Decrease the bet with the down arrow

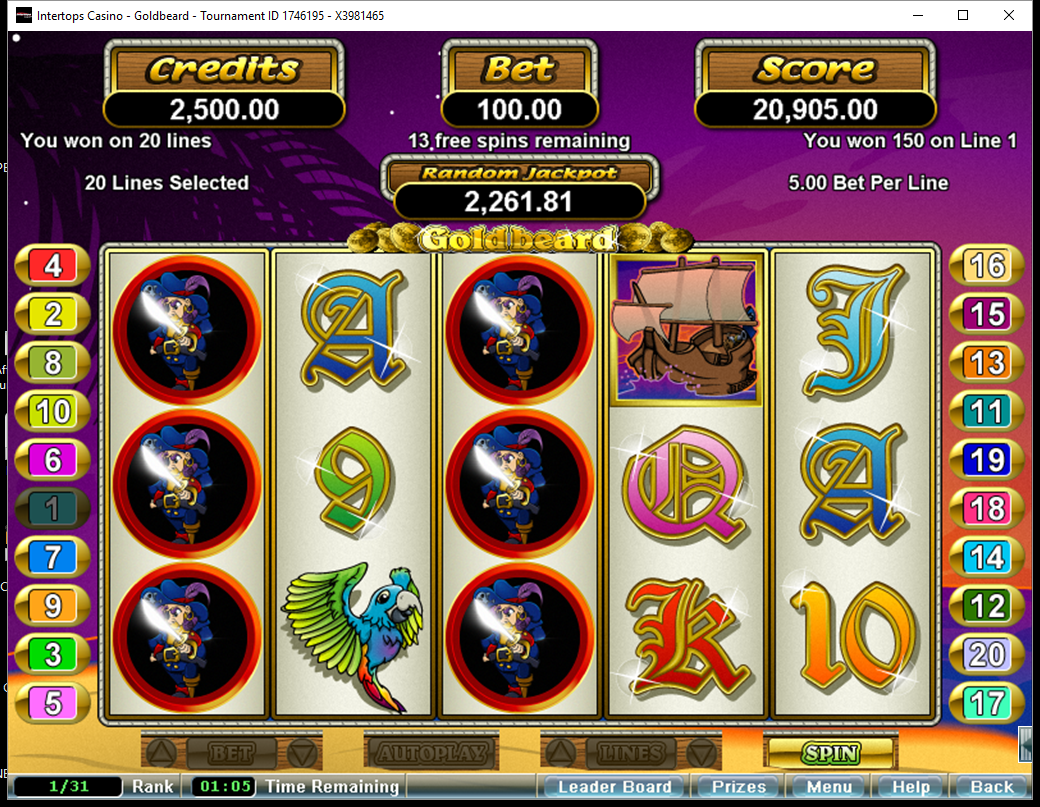[303, 752]
